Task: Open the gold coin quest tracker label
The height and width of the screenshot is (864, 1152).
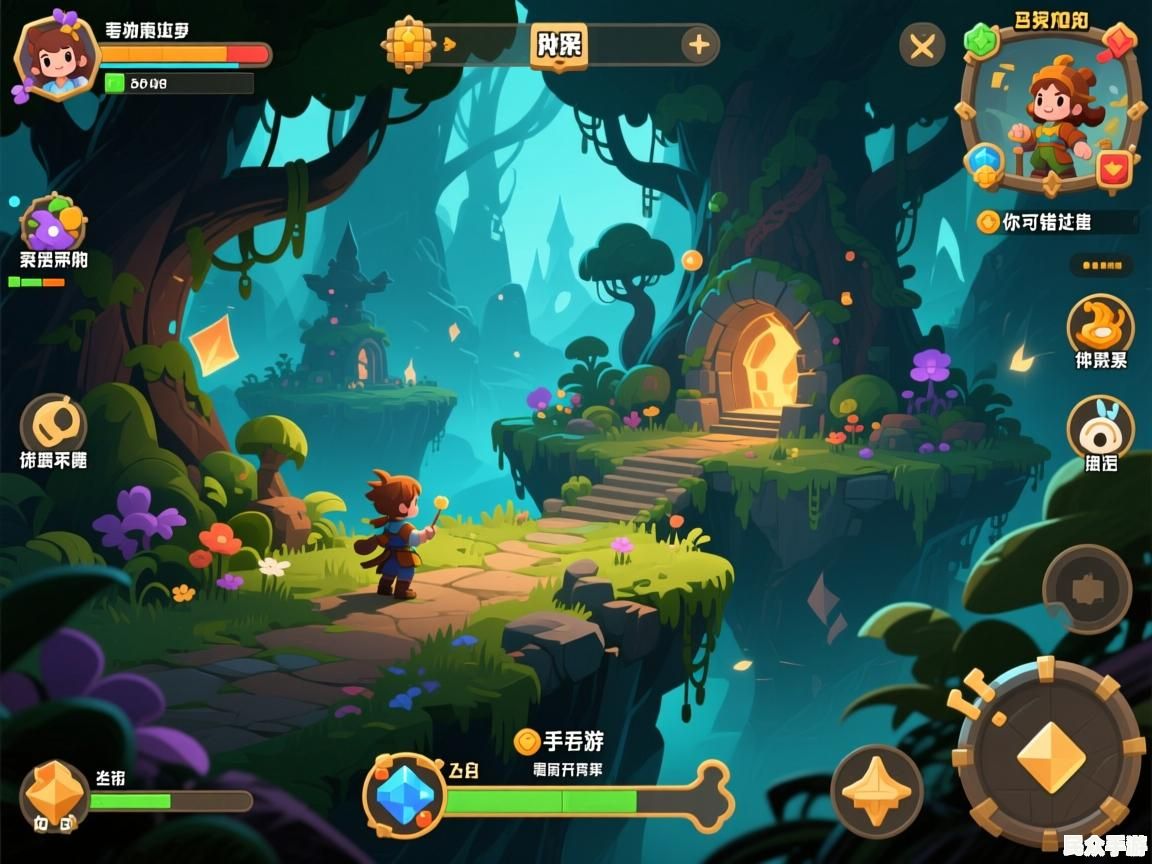Action: [x=1056, y=222]
